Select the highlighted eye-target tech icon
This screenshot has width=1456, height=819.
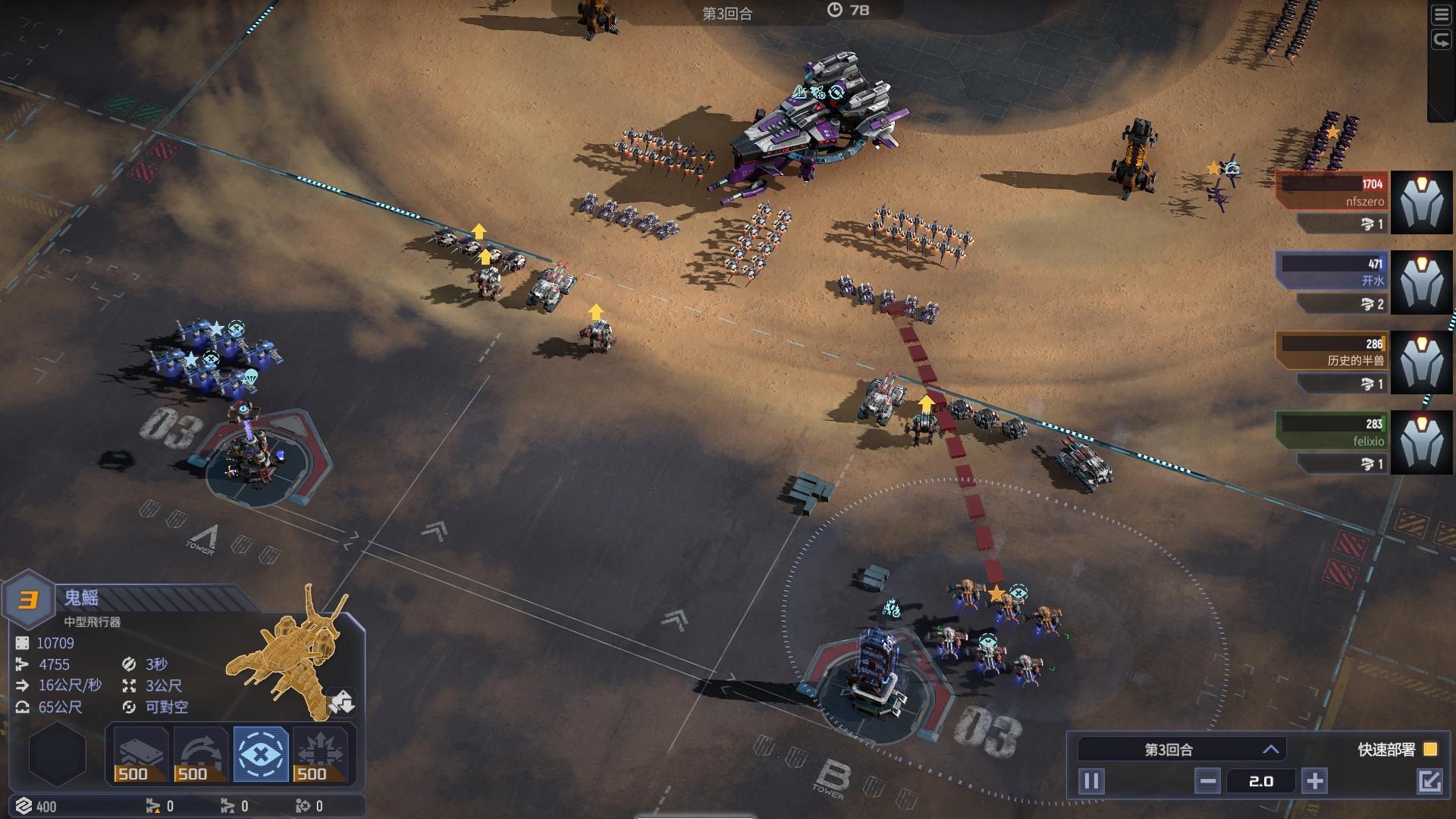(x=261, y=754)
